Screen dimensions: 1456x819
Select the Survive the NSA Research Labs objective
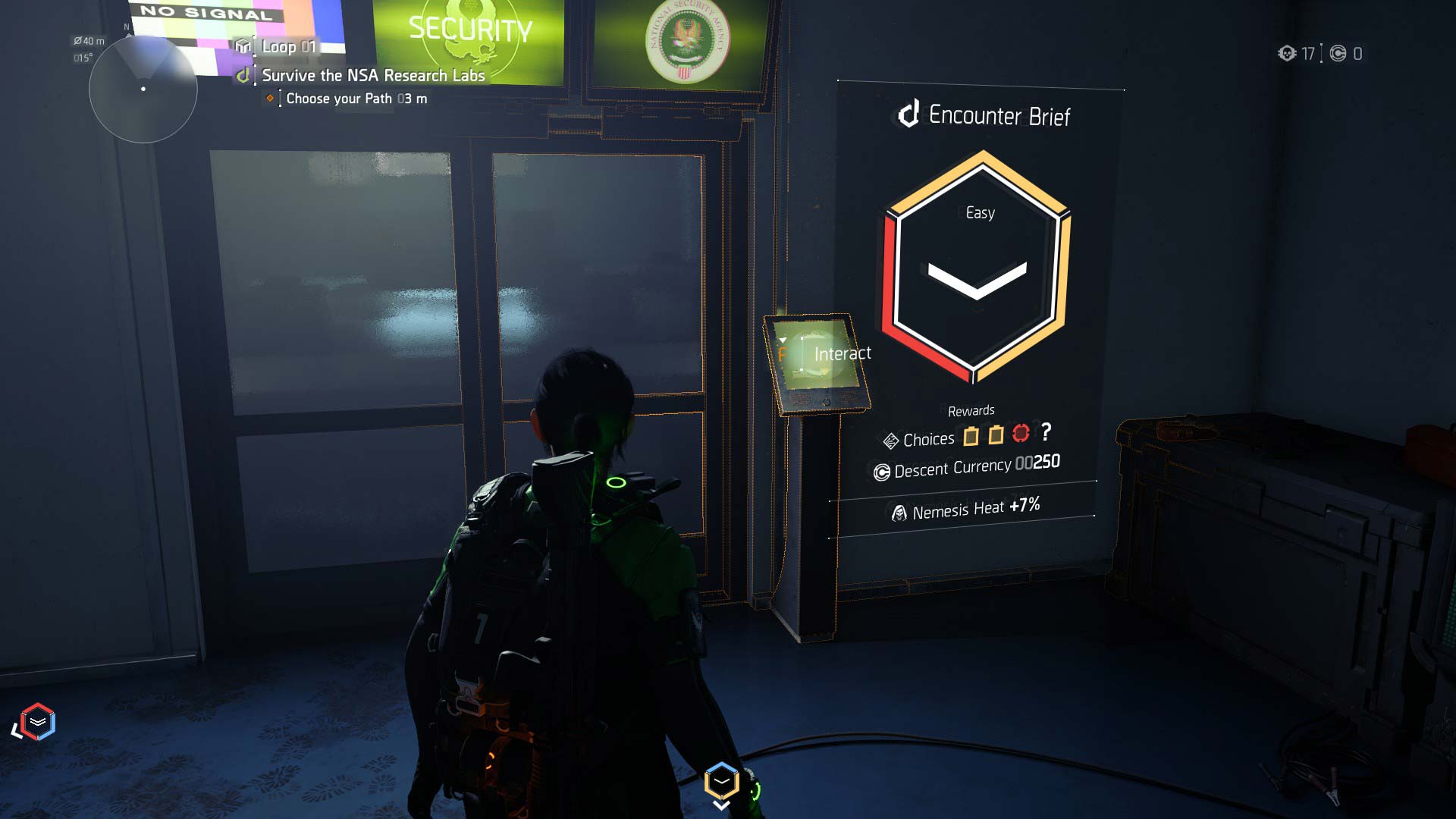372,76
